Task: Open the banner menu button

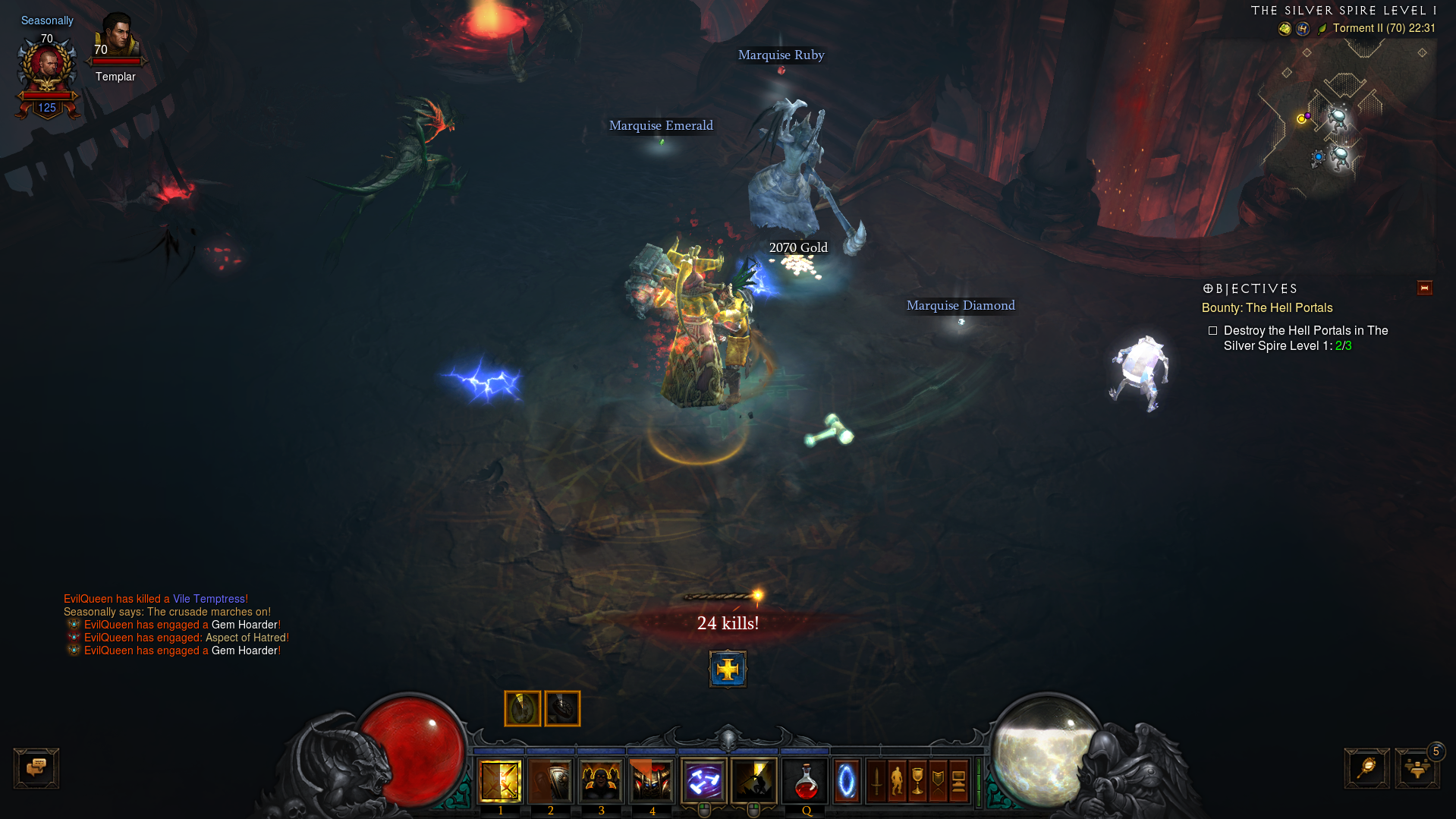Action: (938, 781)
